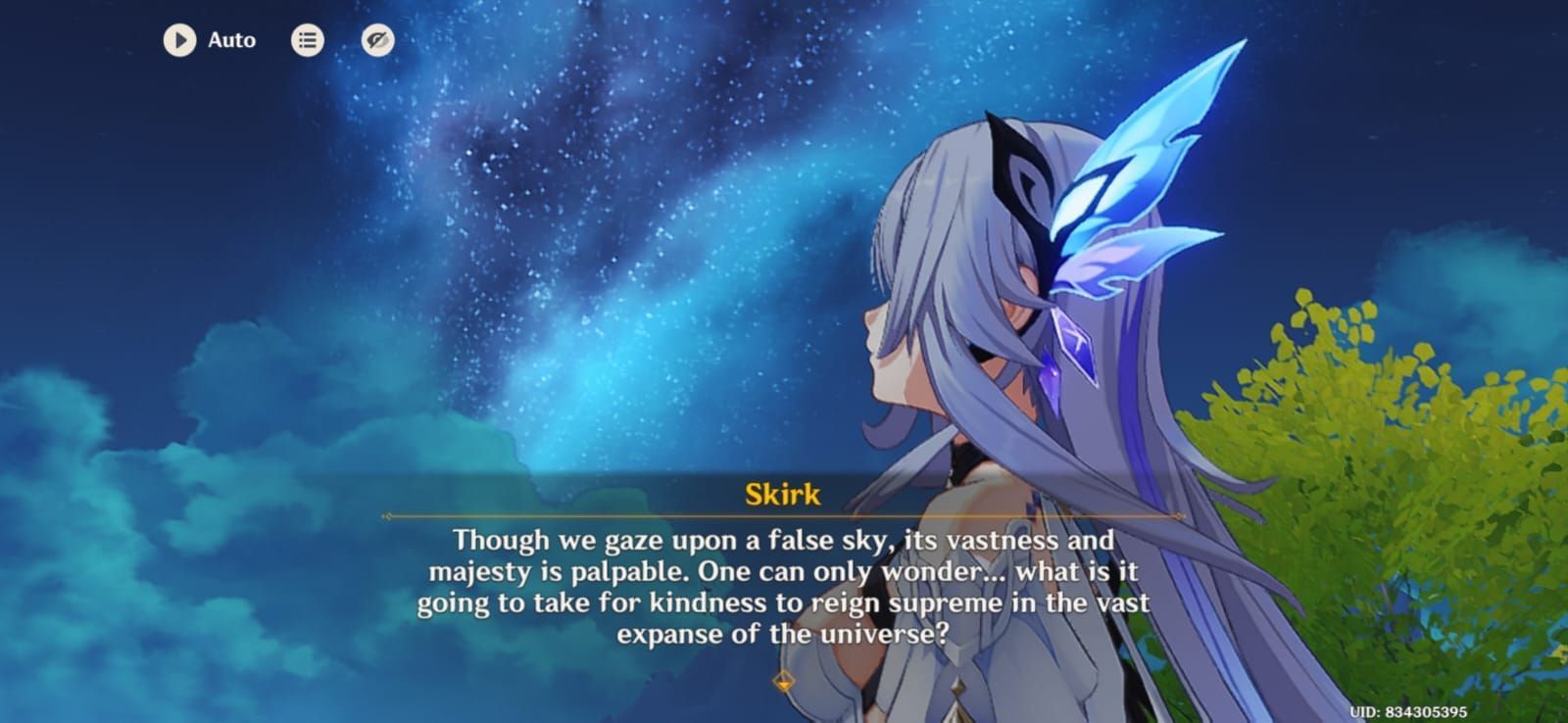
Task: Toggle UI visibility with the eye icon
Action: [377, 40]
